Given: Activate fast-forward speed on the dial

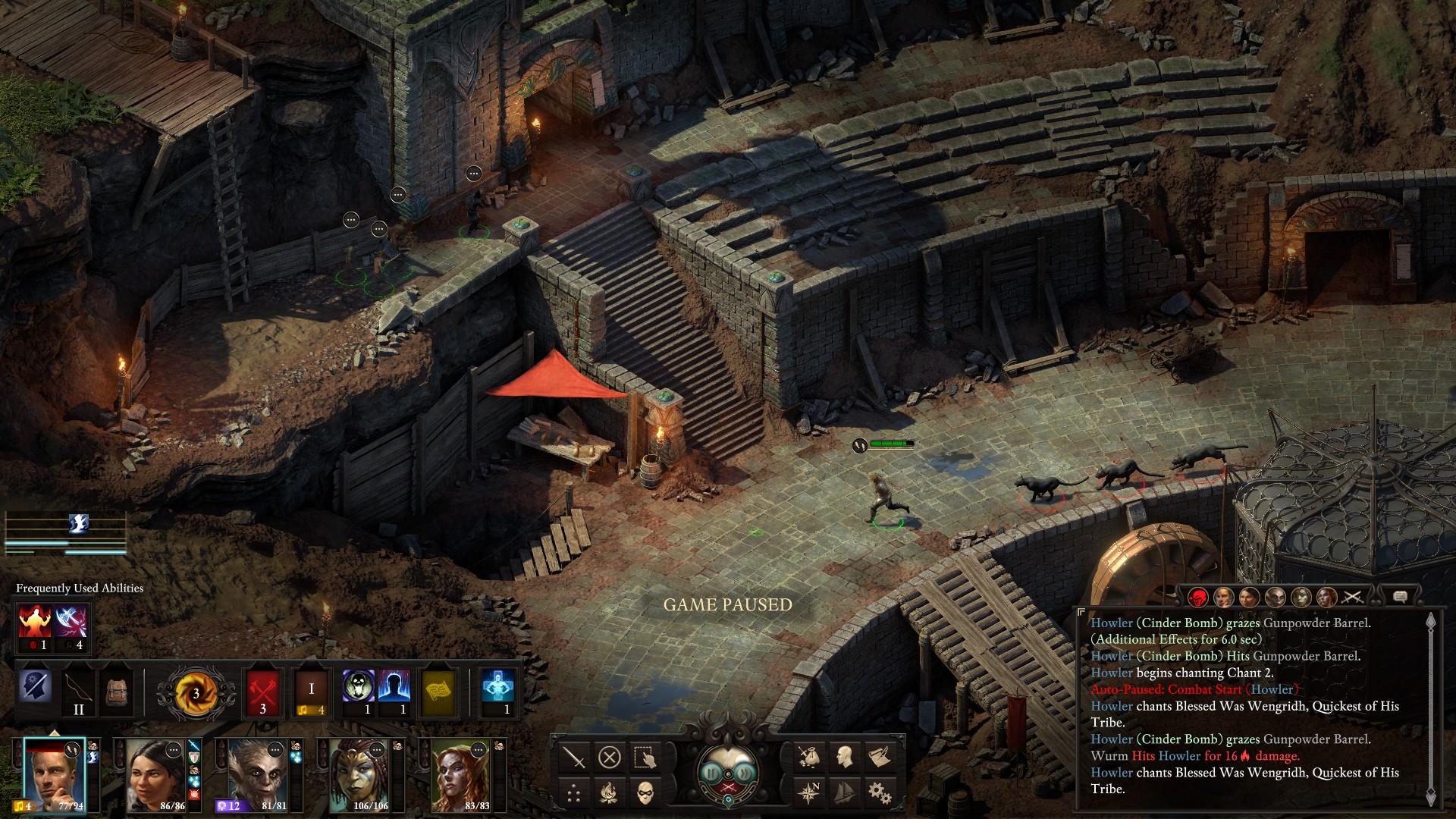Looking at the screenshot, I should [746, 773].
